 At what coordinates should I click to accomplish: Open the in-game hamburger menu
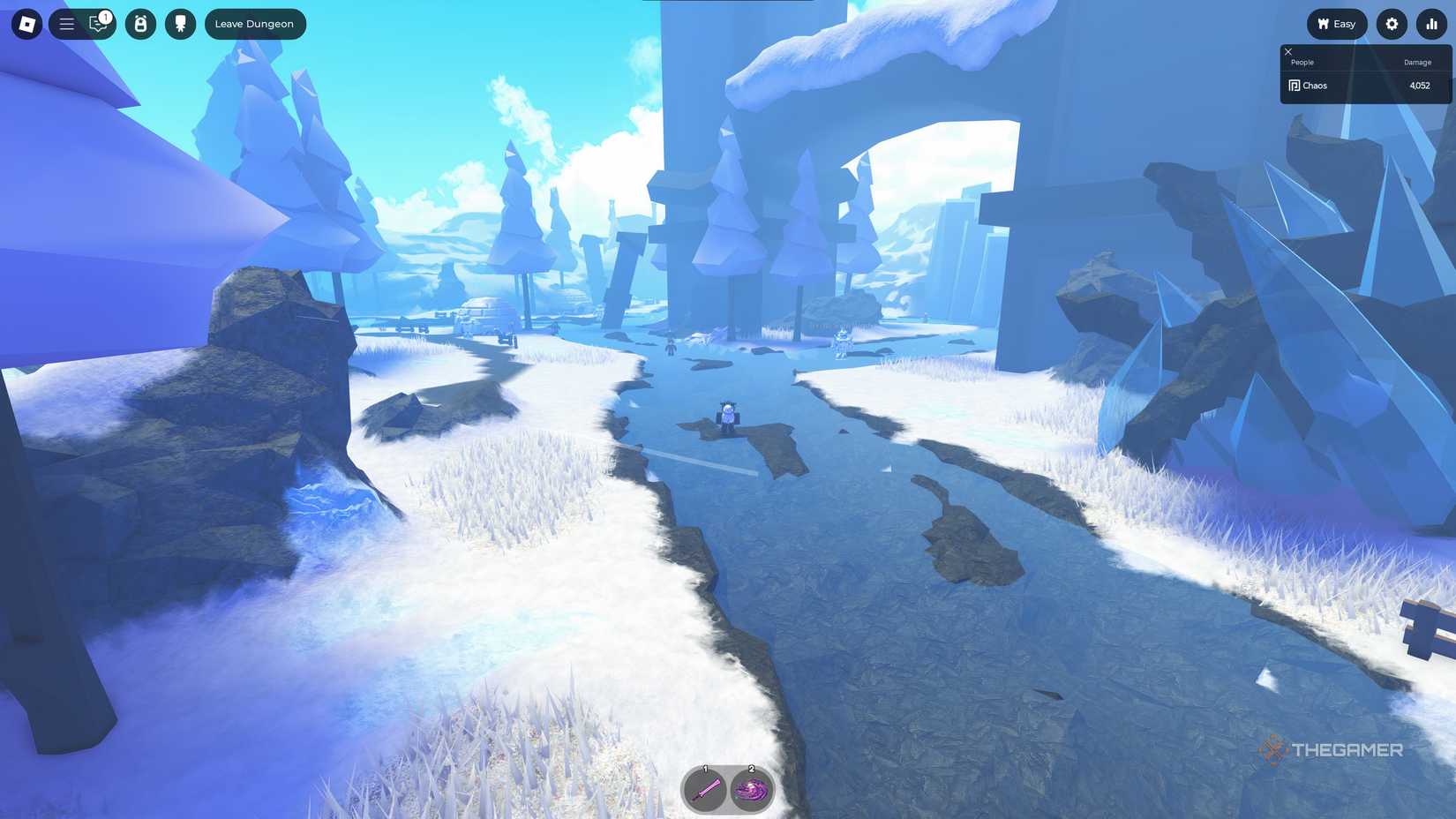(65, 24)
